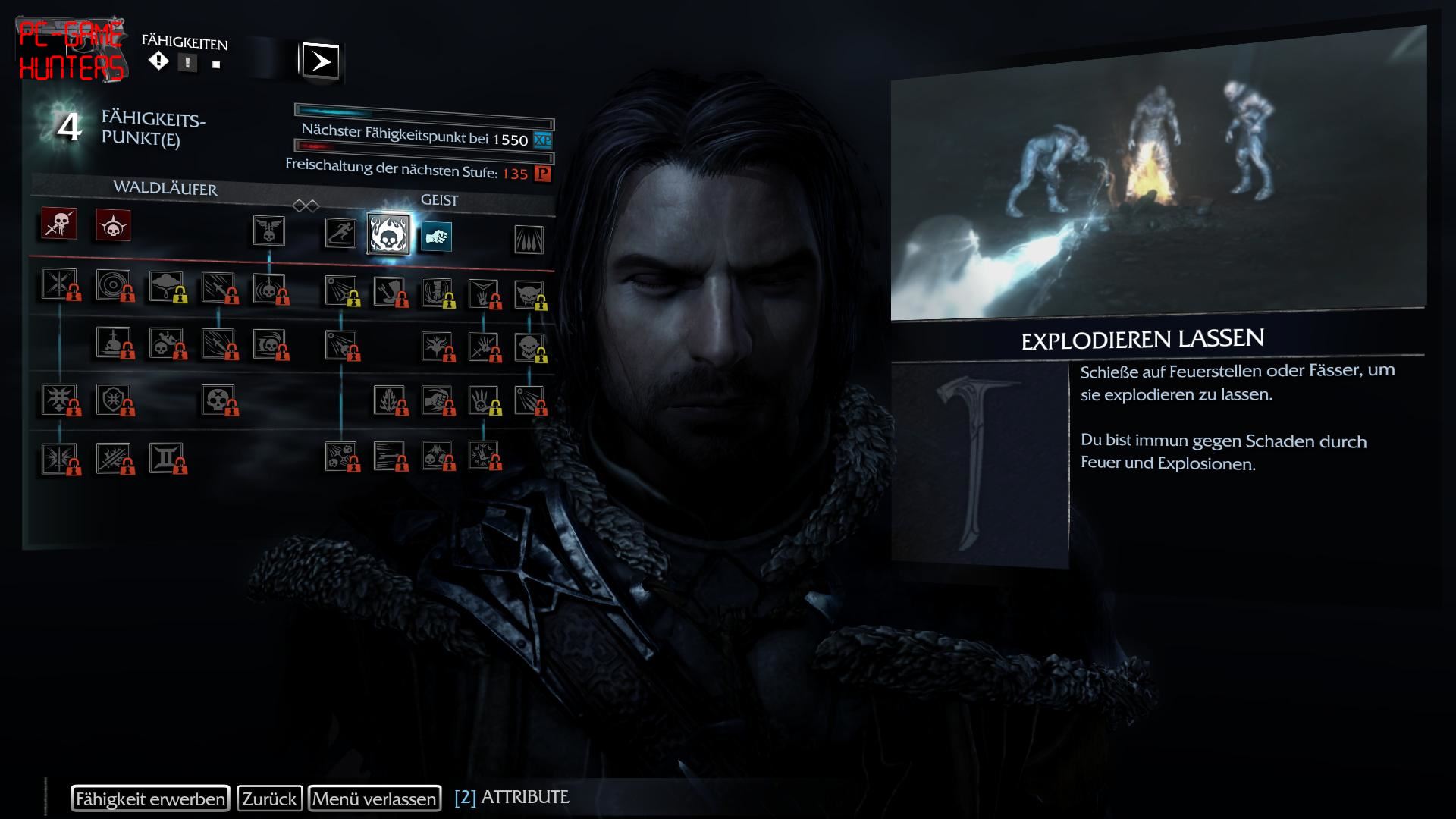This screenshot has width=1456, height=819.
Task: Switch to the Attribute page
Action: 512,797
